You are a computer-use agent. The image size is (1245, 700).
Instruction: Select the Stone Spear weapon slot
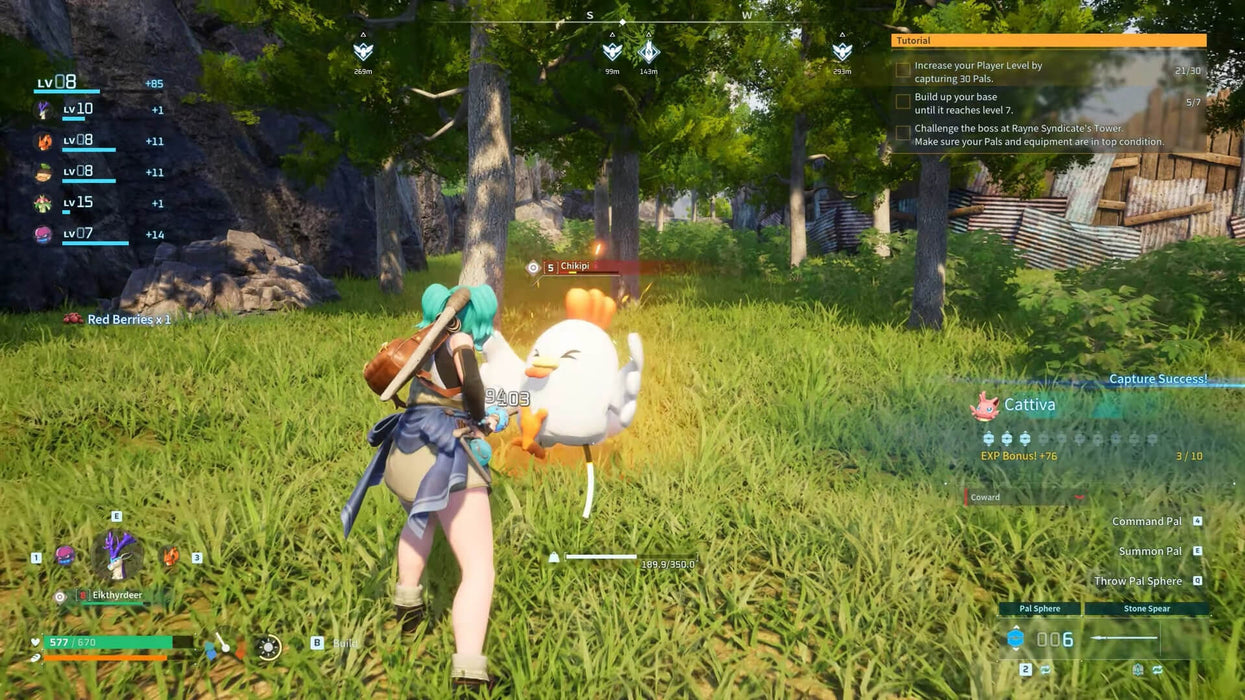1146,608
